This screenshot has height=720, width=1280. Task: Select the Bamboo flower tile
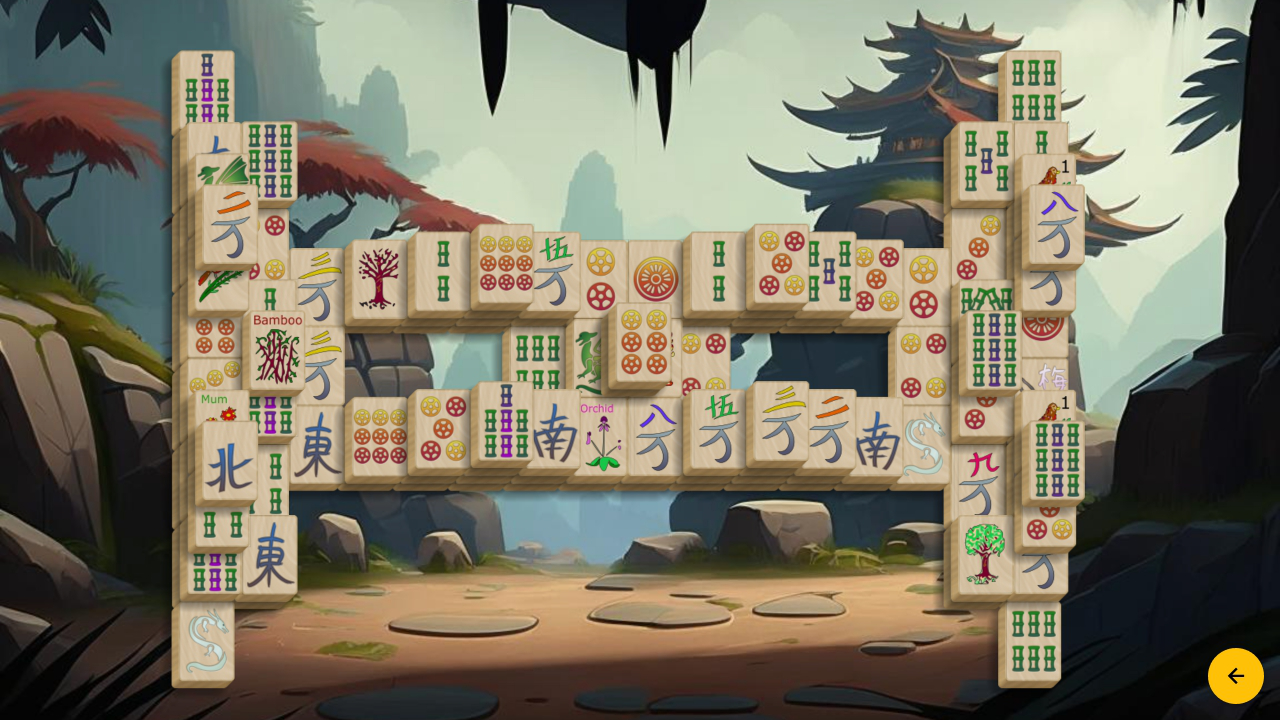[x=276, y=350]
